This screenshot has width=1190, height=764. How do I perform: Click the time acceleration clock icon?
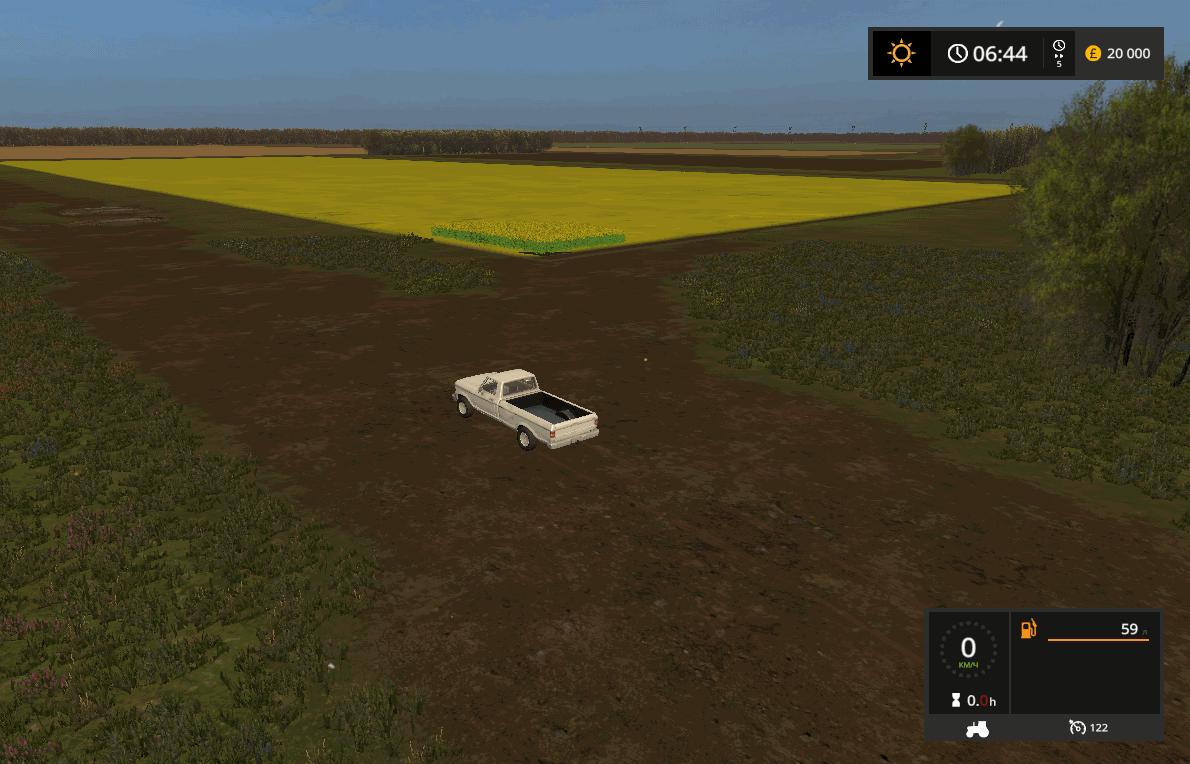(x=1059, y=48)
